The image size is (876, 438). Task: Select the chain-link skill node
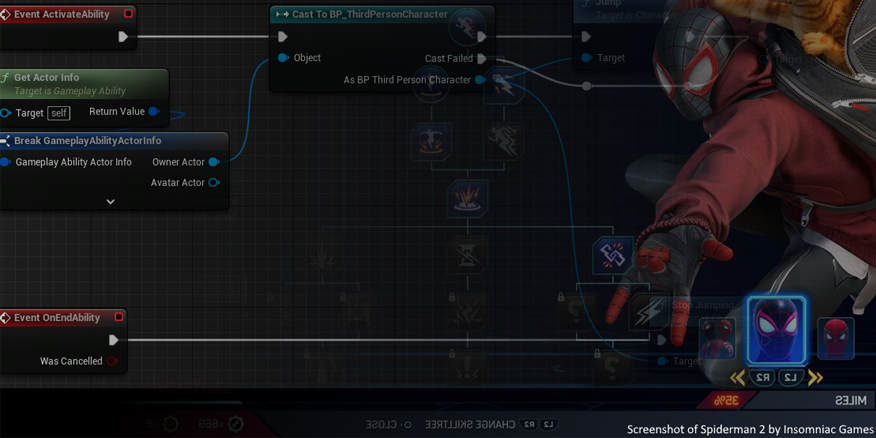(612, 255)
